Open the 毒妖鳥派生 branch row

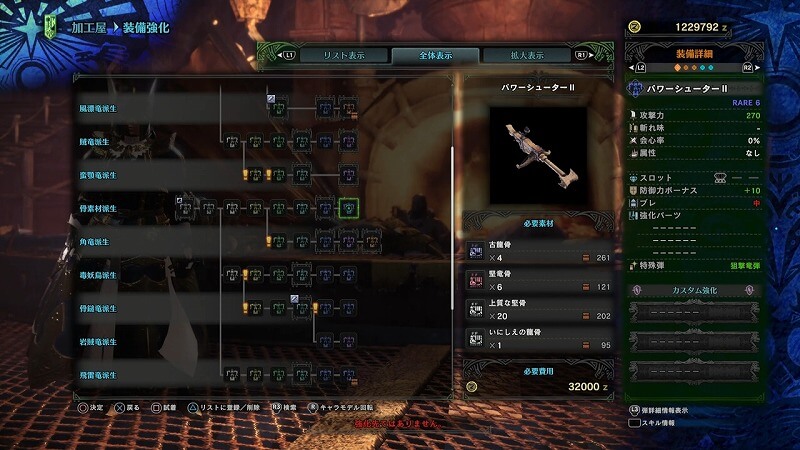tap(98, 275)
